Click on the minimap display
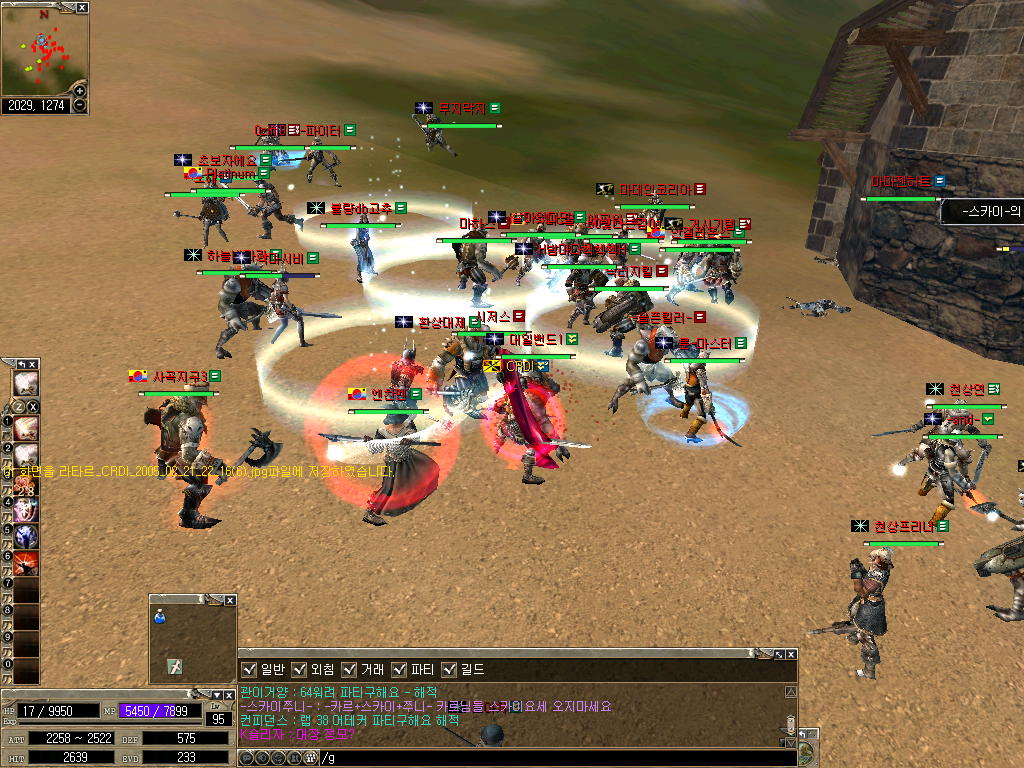Viewport: 1024px width, 768px height. coord(40,52)
